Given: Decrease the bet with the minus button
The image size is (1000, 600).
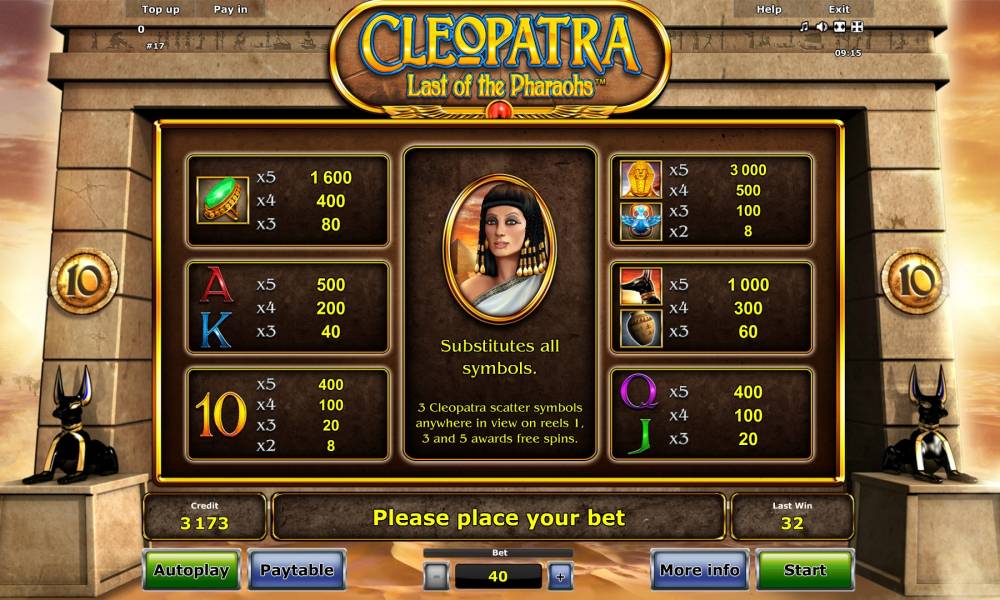Looking at the screenshot, I should (x=436, y=576).
